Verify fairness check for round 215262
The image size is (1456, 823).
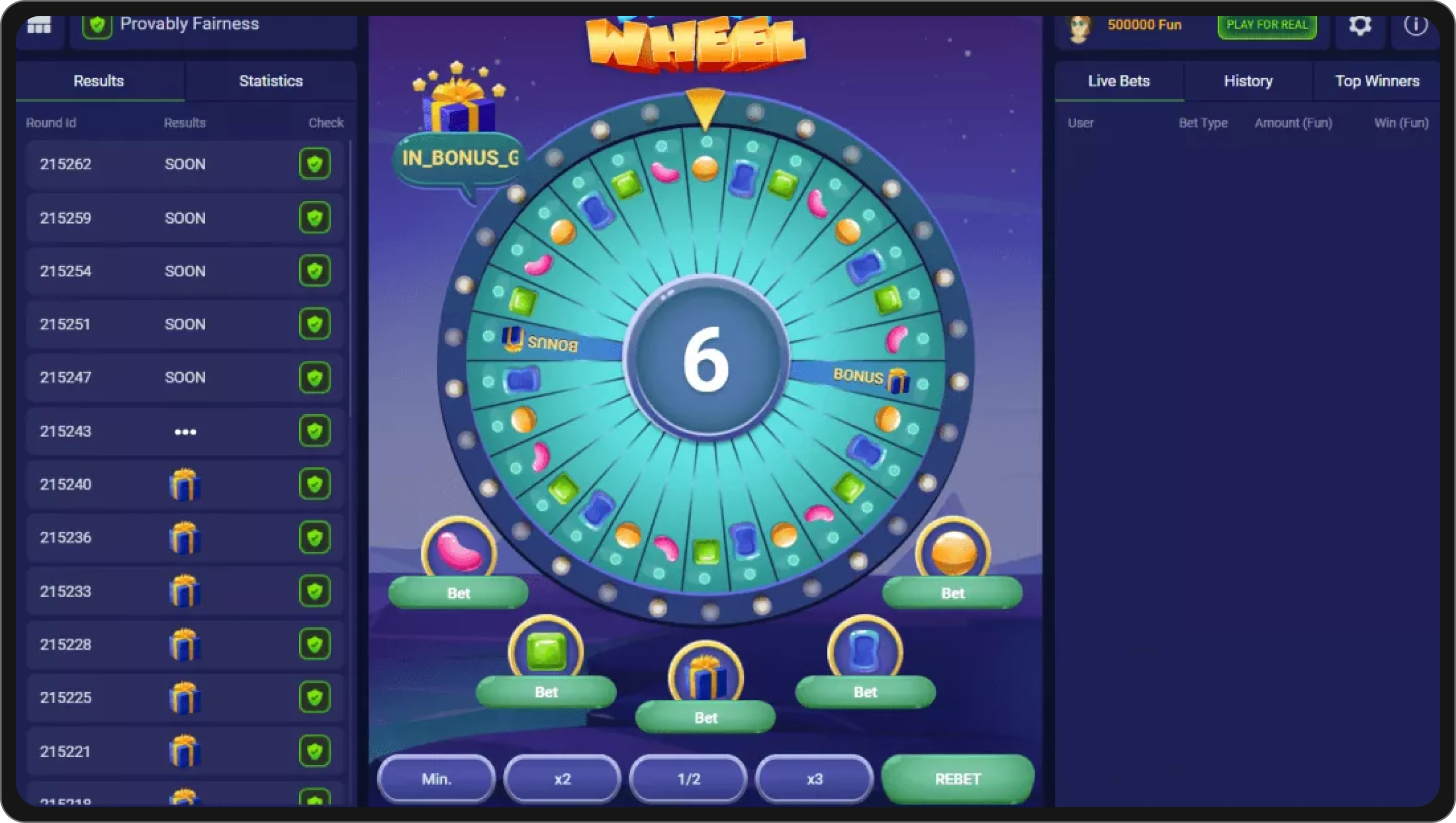315,164
